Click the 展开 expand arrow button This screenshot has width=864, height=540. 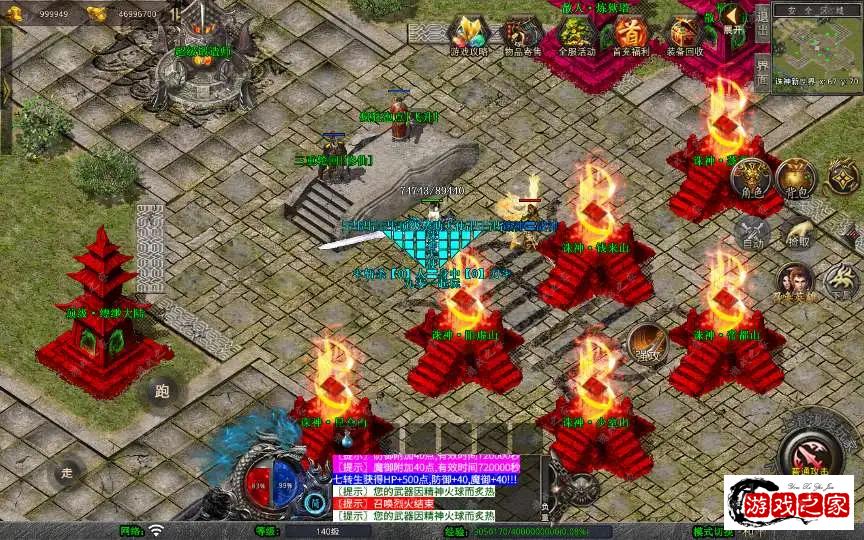(x=735, y=19)
